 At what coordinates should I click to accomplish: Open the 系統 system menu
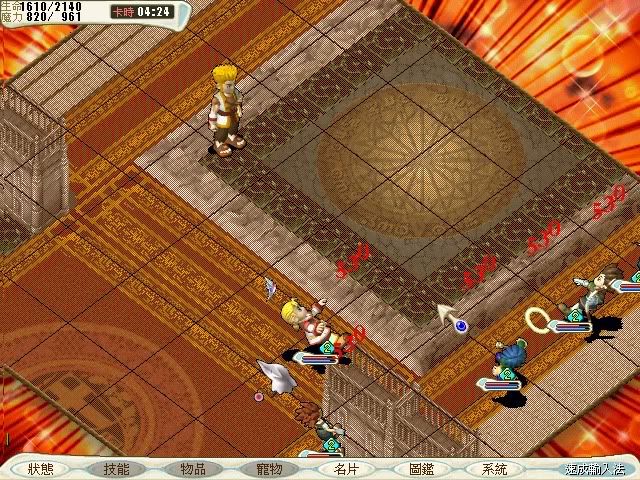494,468
